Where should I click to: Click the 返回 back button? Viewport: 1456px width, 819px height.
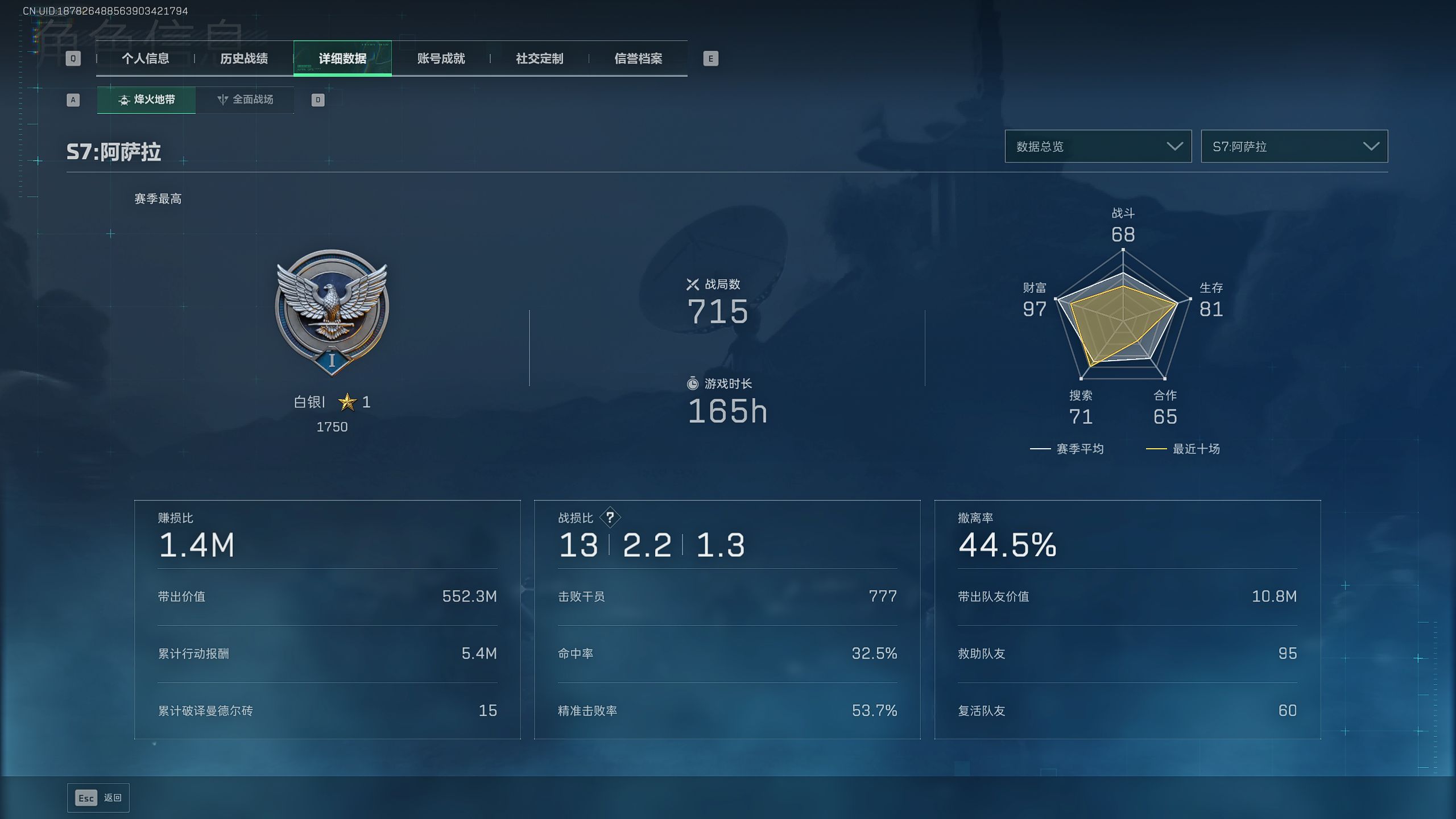pyautogui.click(x=98, y=798)
